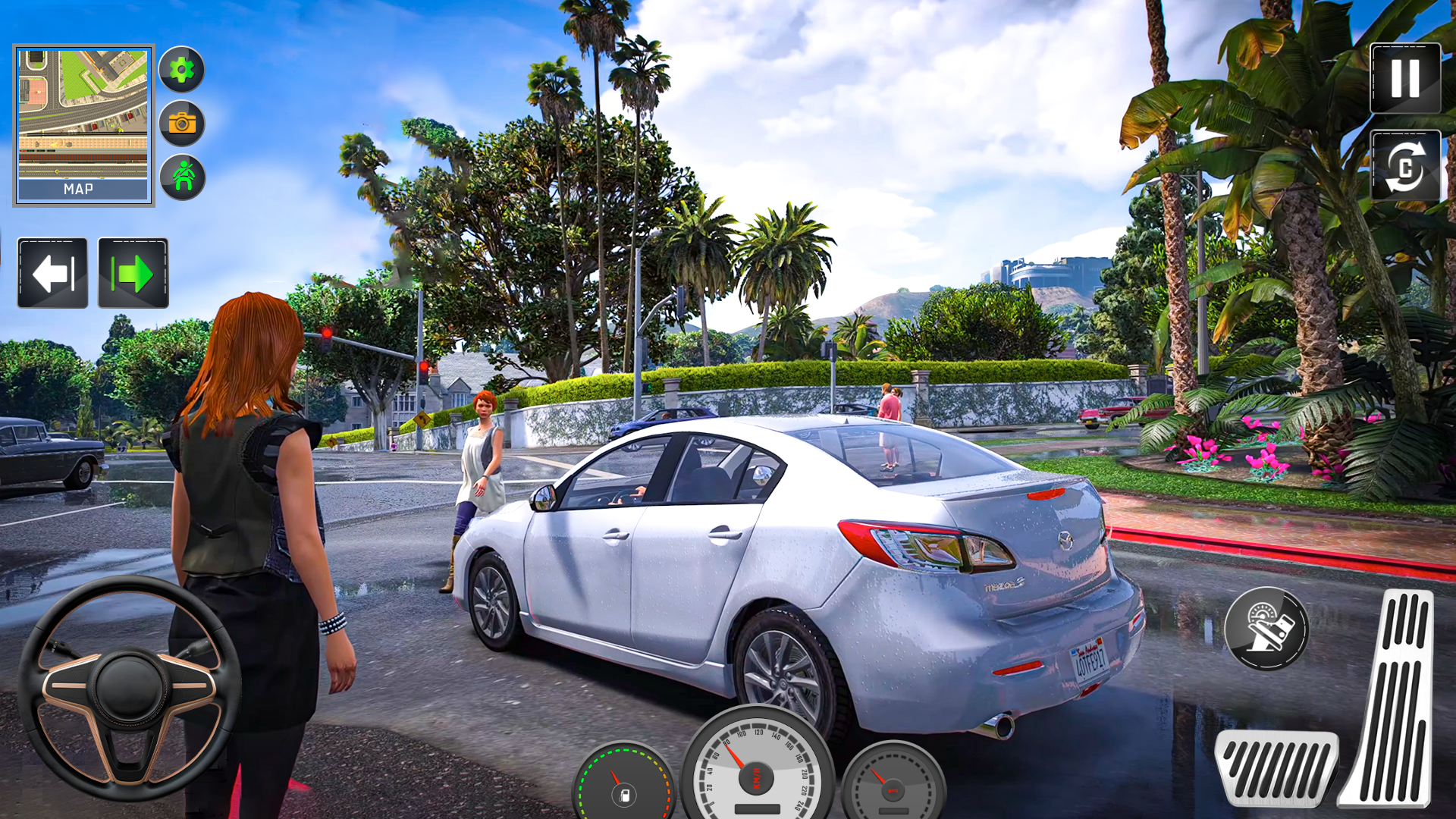The height and width of the screenshot is (819, 1456).
Task: Open the MAP minimap
Action: pos(83,125)
